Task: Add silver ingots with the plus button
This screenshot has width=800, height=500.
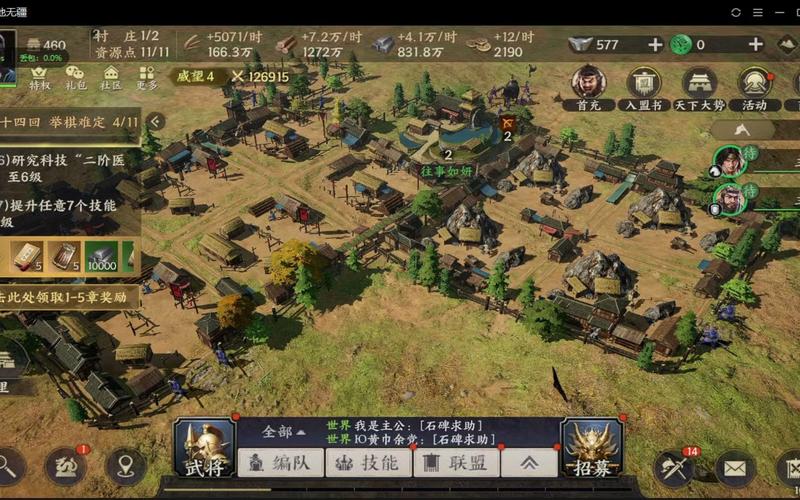Action: point(655,45)
